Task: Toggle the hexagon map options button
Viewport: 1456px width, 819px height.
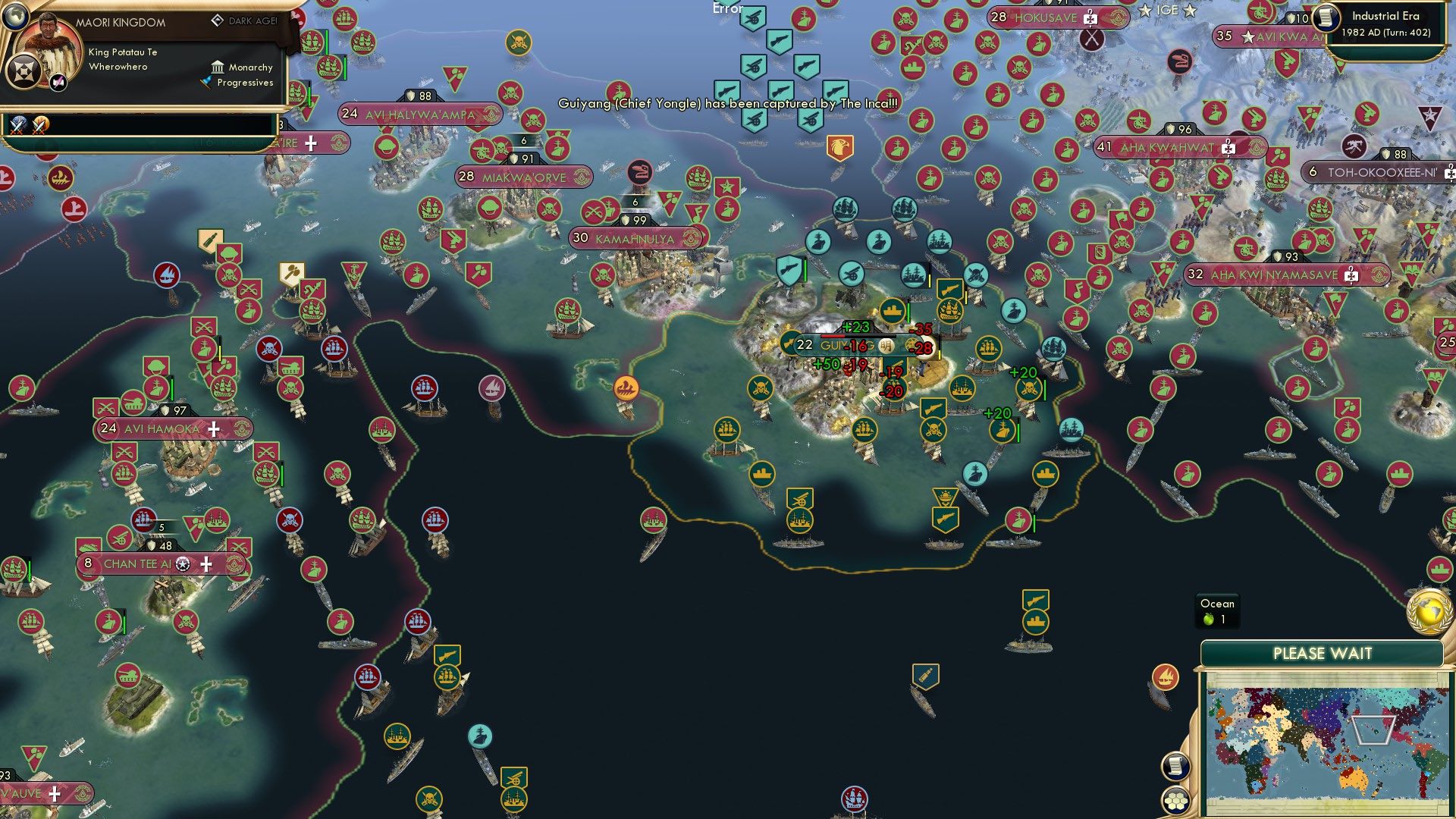Action: [x=1177, y=801]
